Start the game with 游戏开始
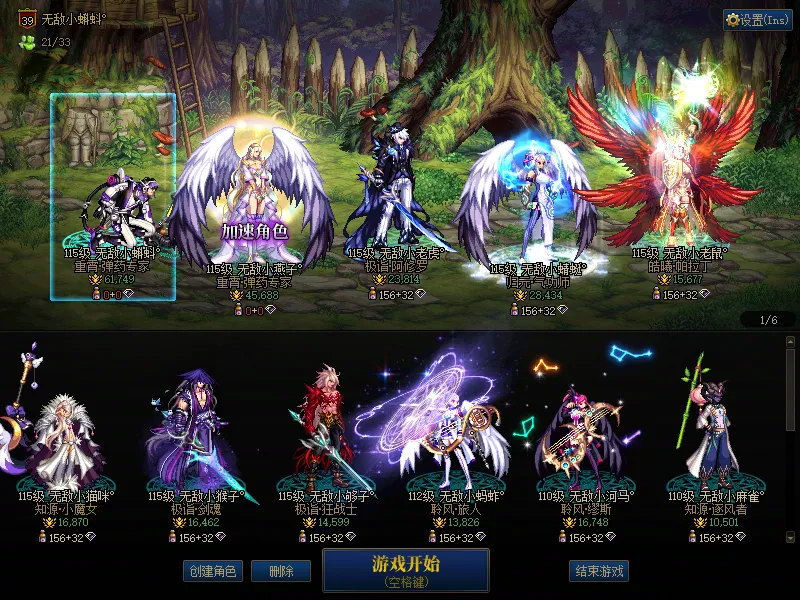This screenshot has width=800, height=600. pos(405,569)
